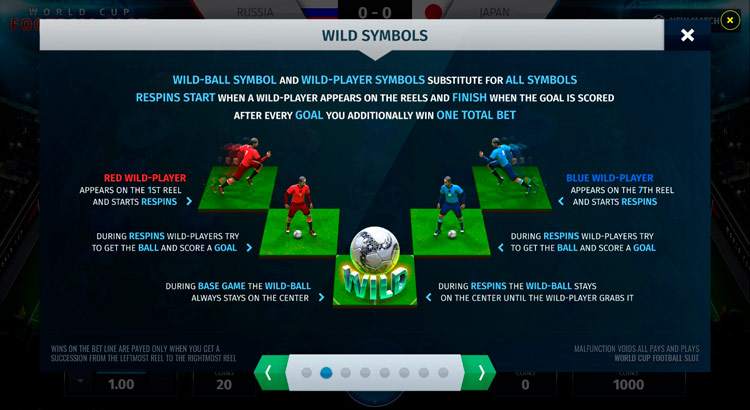Jump to the last page dot
Screen dimensions: 750x410
coord(443,373)
